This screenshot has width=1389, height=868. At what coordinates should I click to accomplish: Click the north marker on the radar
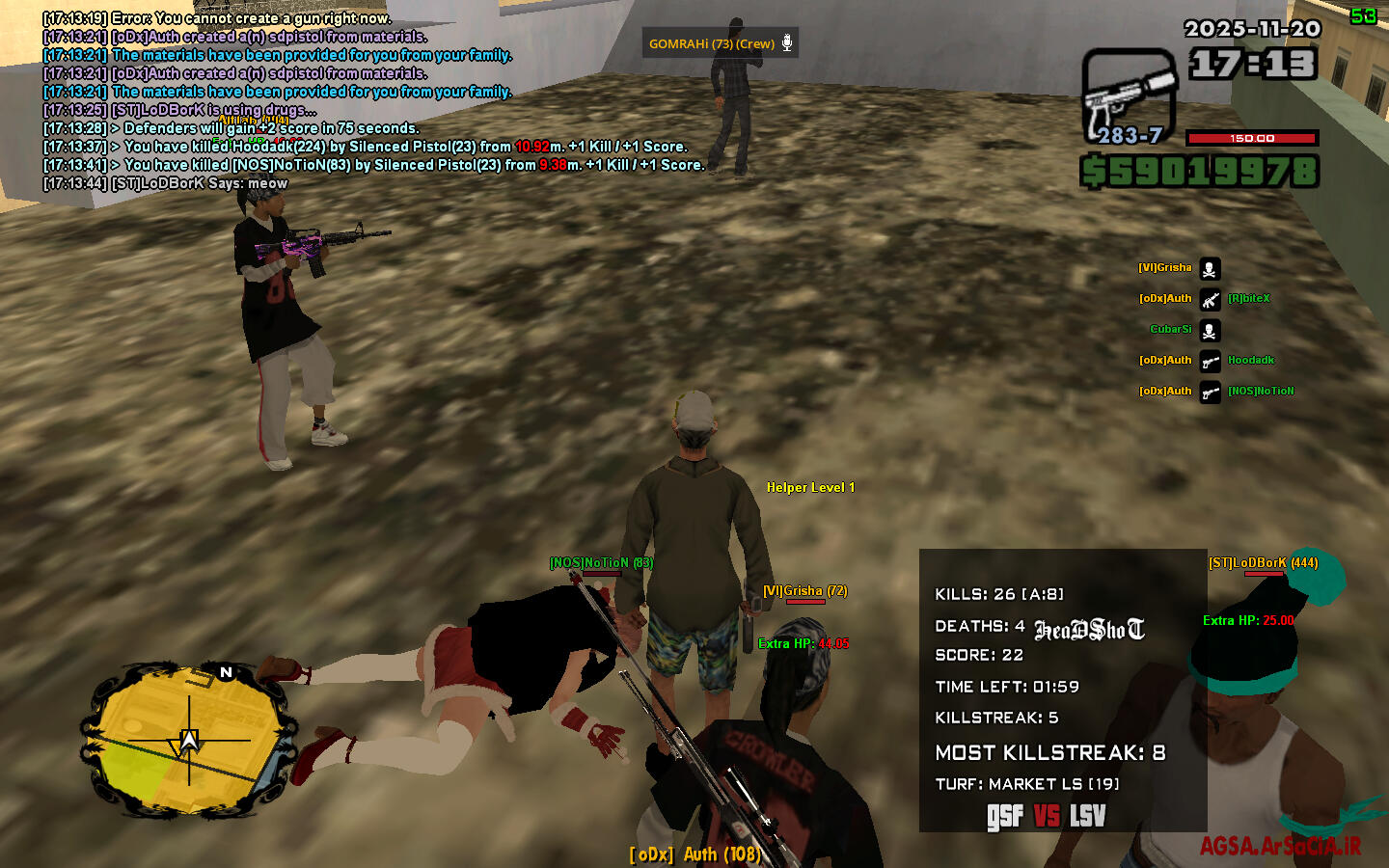(226, 672)
